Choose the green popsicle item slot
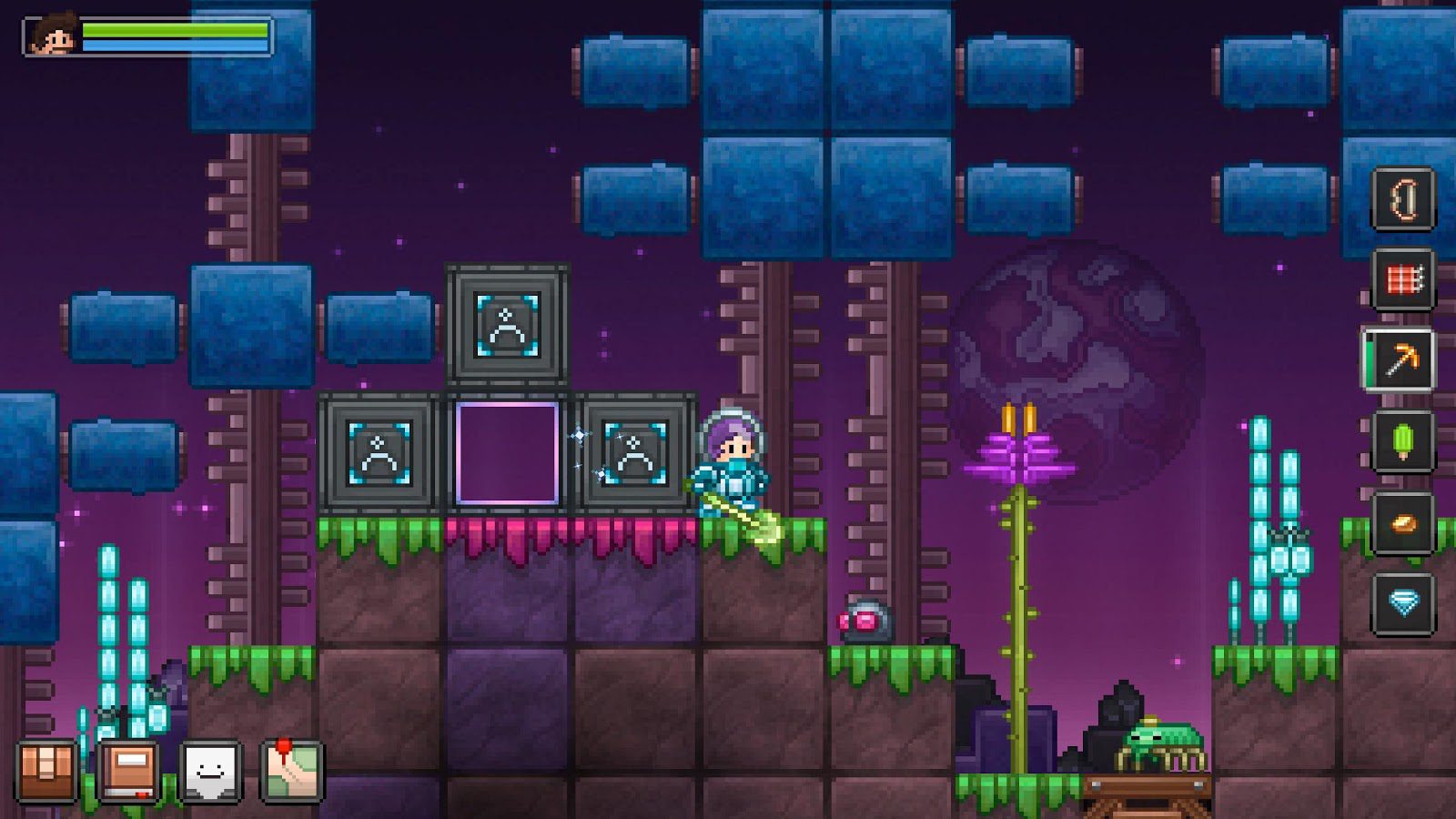Screen dimensions: 1456x819 pos(1402,441)
